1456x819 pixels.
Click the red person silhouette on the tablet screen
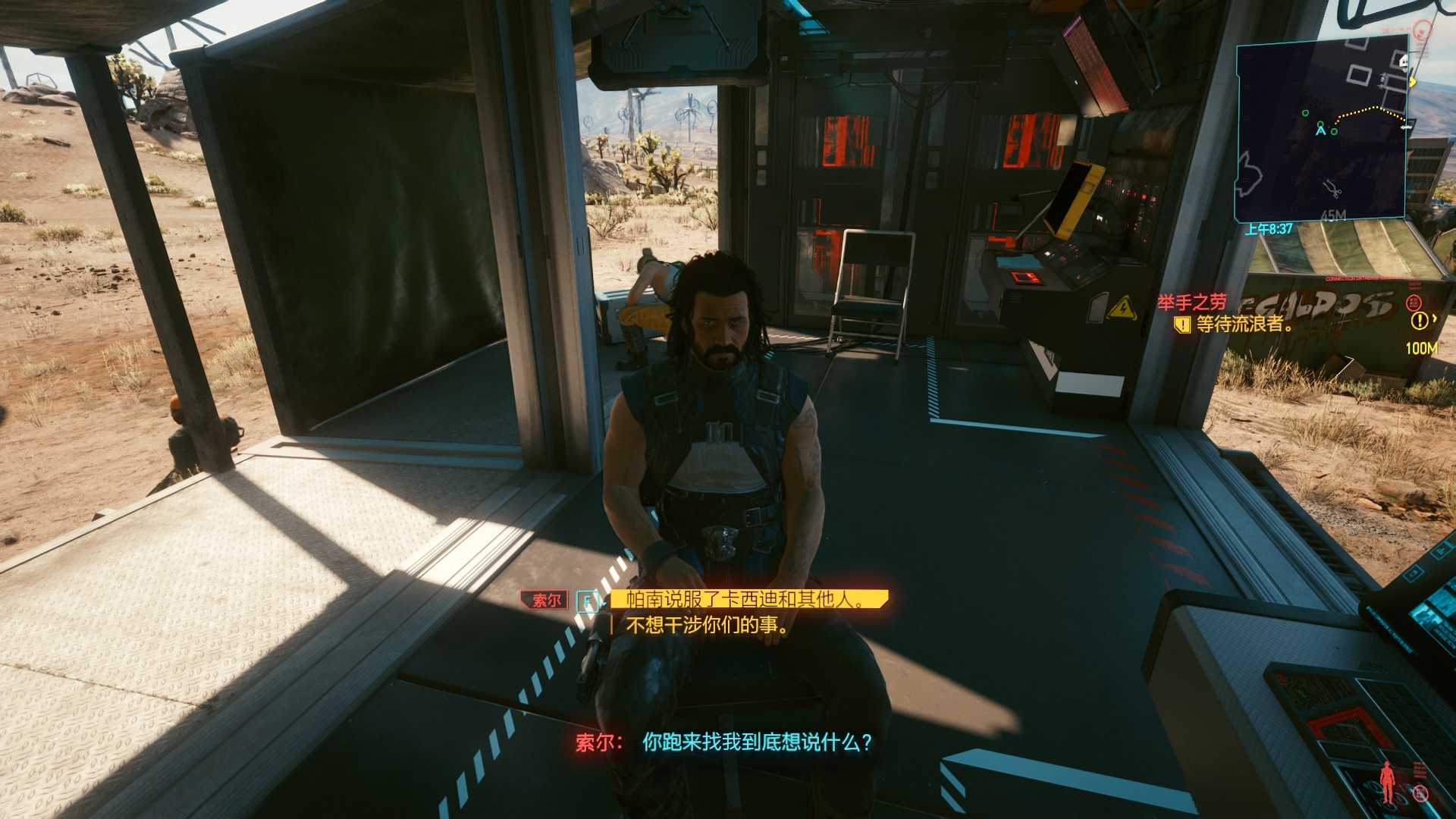click(x=1387, y=781)
